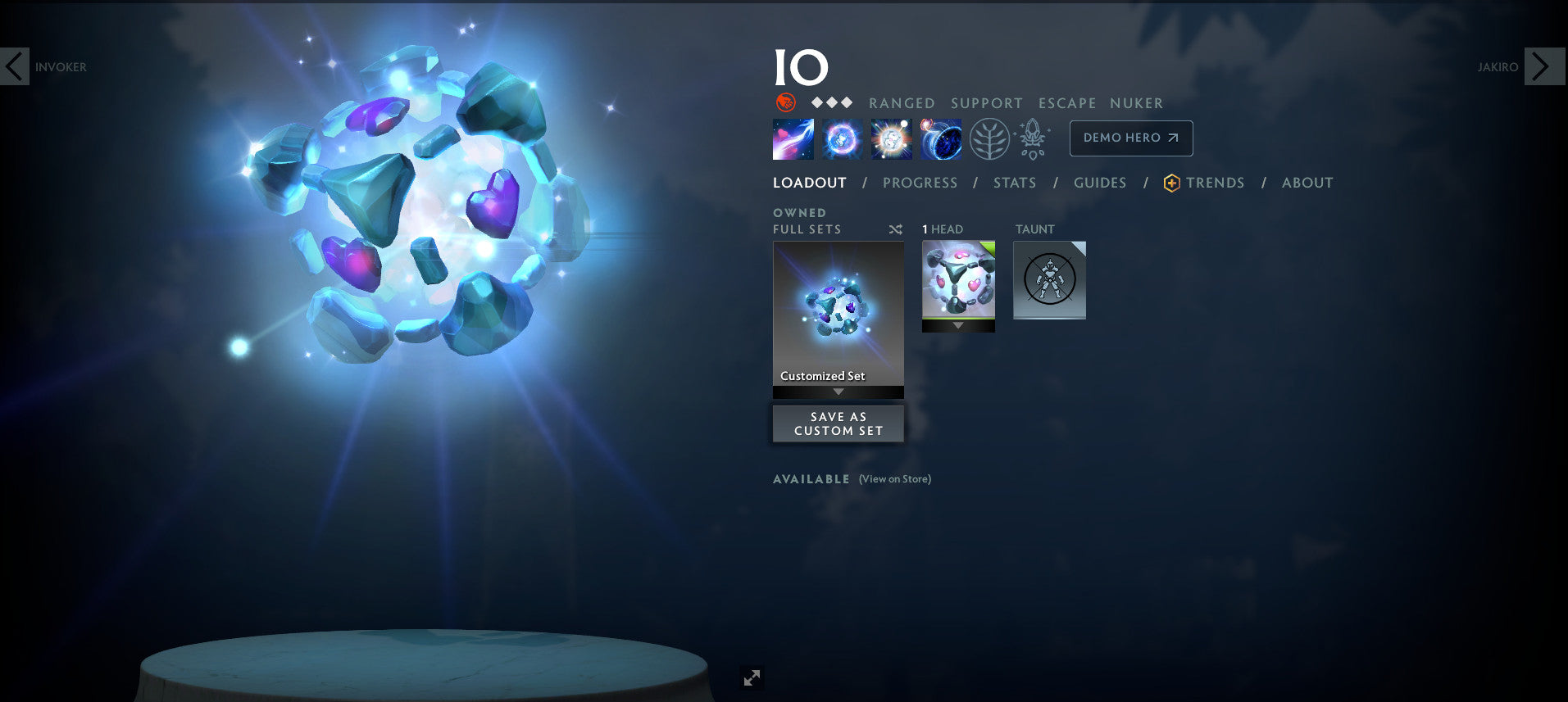Image resolution: width=1568 pixels, height=702 pixels.
Task: Click the Overcharge ability icon
Action: [890, 138]
